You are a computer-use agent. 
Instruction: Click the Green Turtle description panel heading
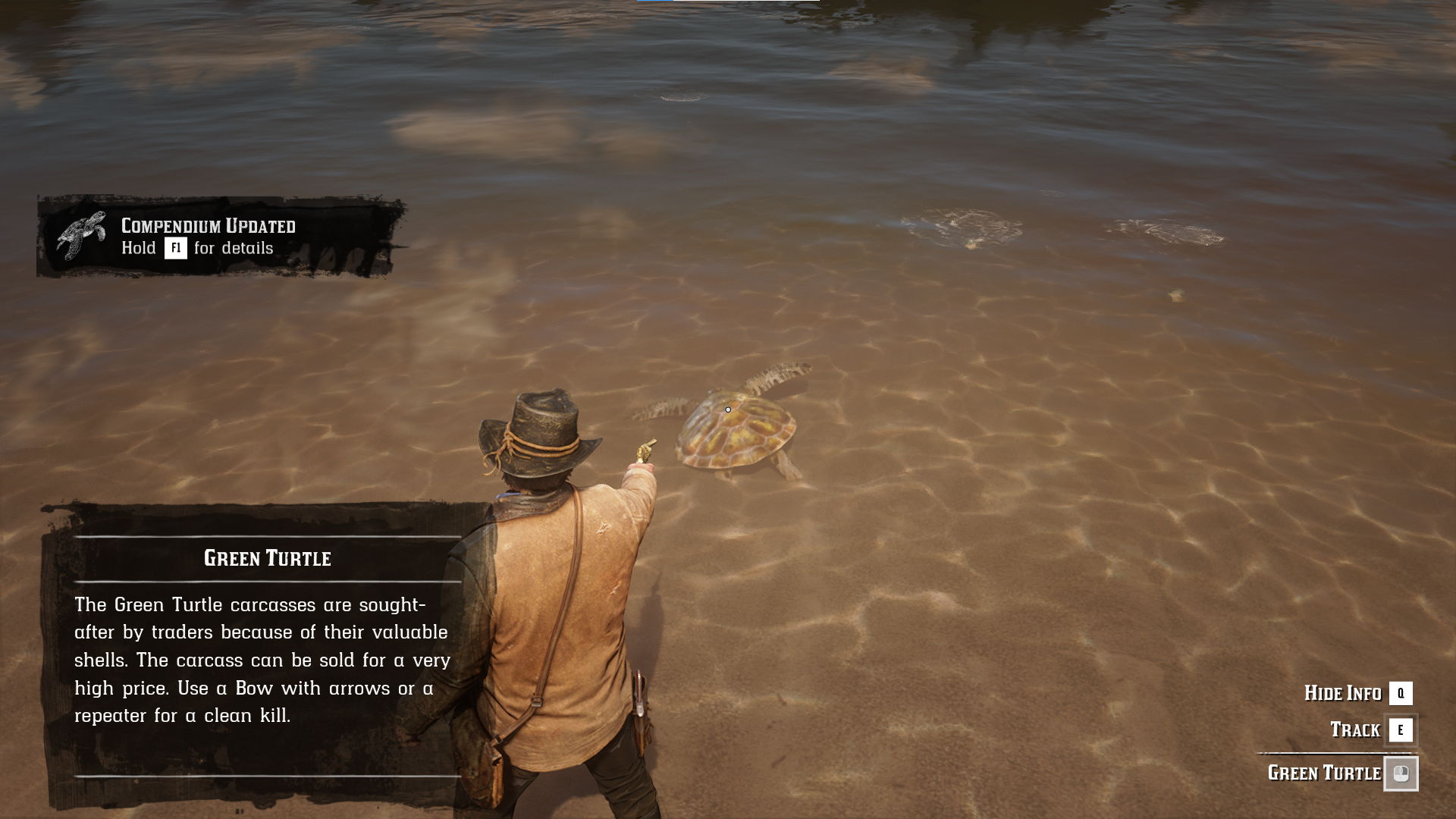click(x=267, y=558)
